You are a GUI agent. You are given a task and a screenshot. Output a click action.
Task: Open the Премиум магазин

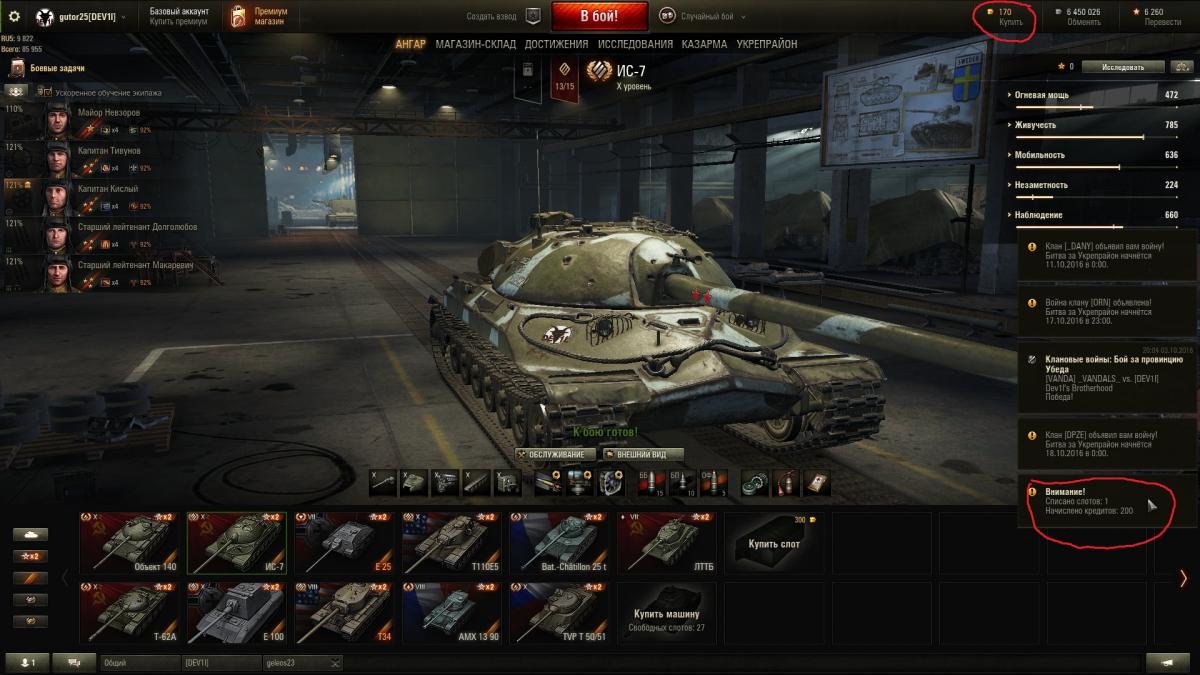[255, 16]
